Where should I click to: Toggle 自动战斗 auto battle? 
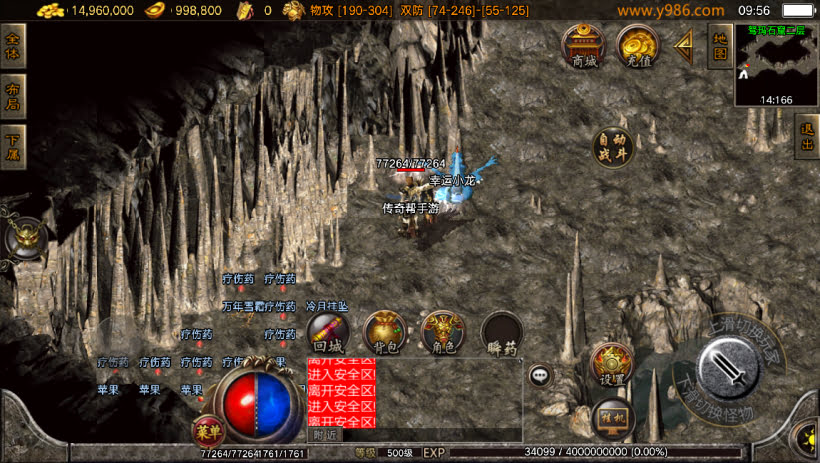(x=613, y=148)
